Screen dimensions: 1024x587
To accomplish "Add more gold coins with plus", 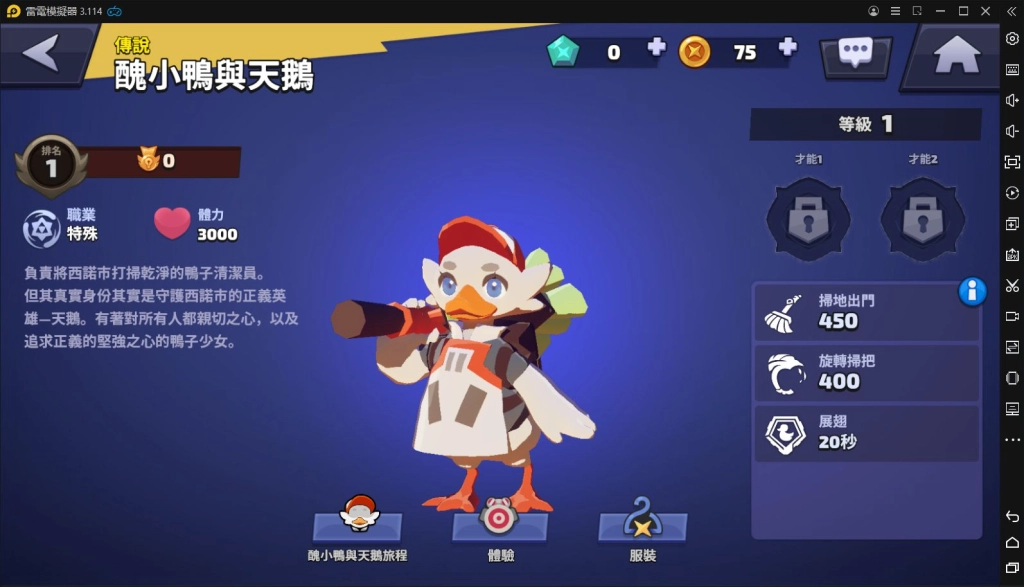I will click(787, 47).
